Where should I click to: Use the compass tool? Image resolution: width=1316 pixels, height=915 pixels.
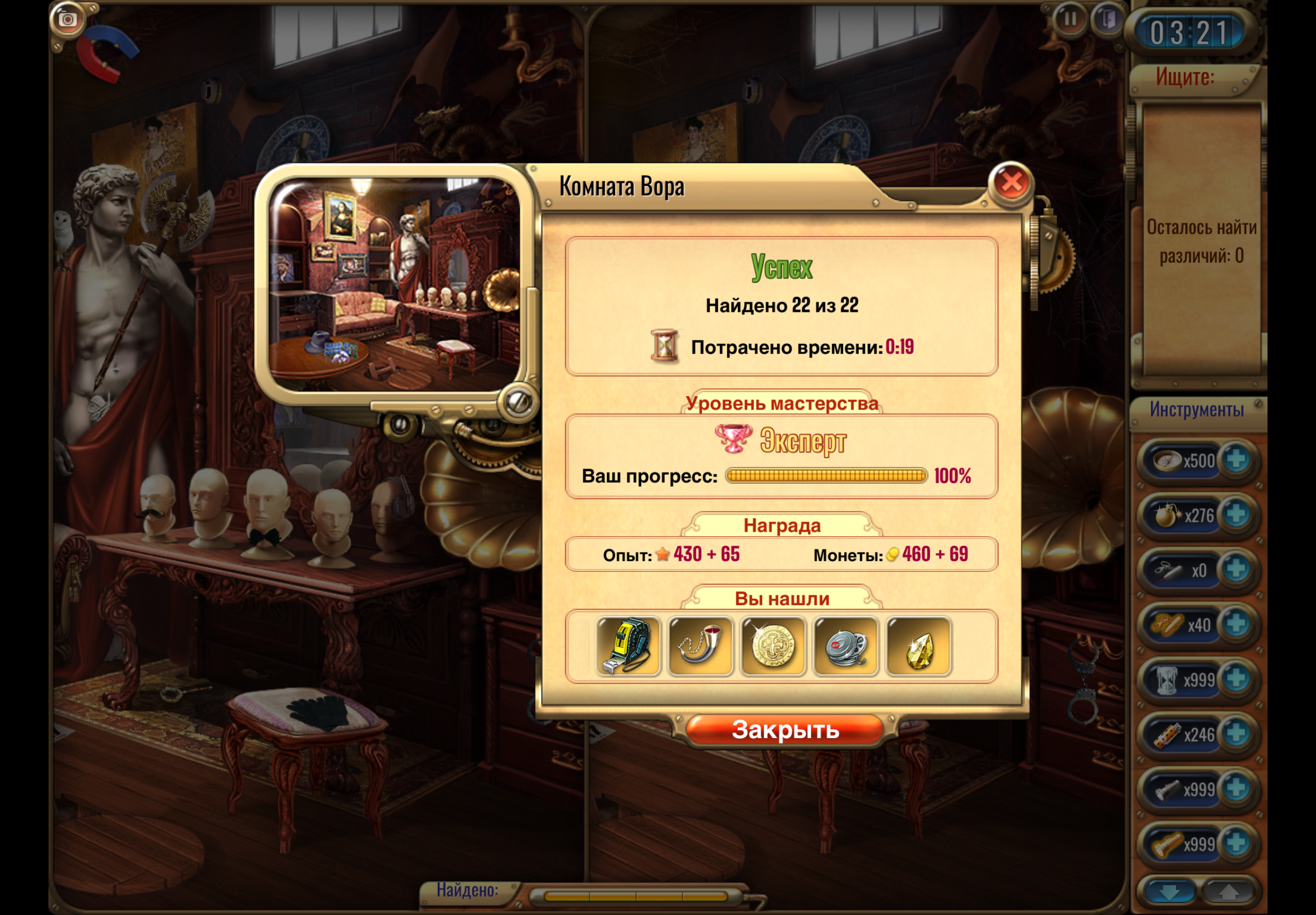pyautogui.click(x=1167, y=460)
